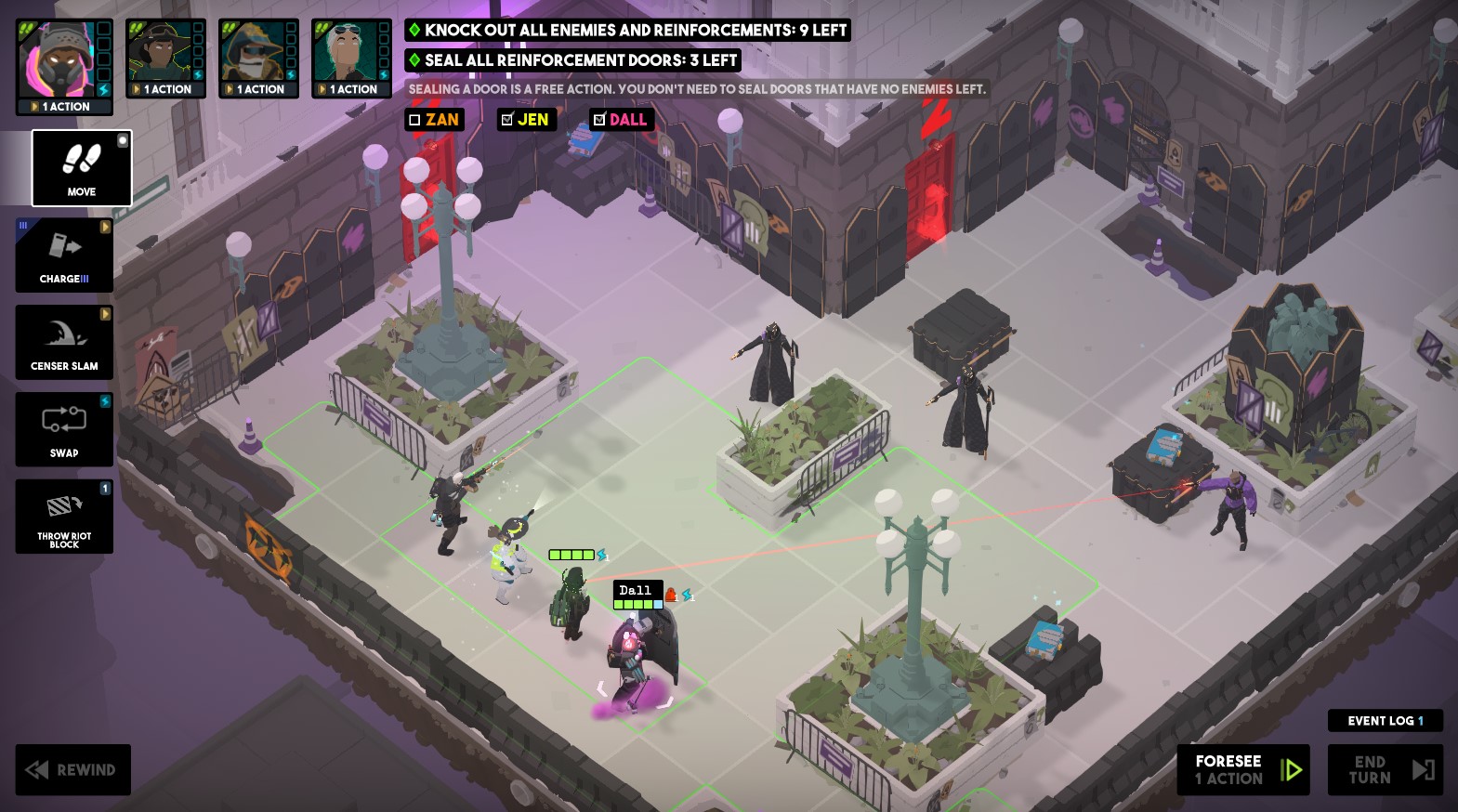Use the Swap ability
Screen dimensions: 1458x812
(63, 428)
